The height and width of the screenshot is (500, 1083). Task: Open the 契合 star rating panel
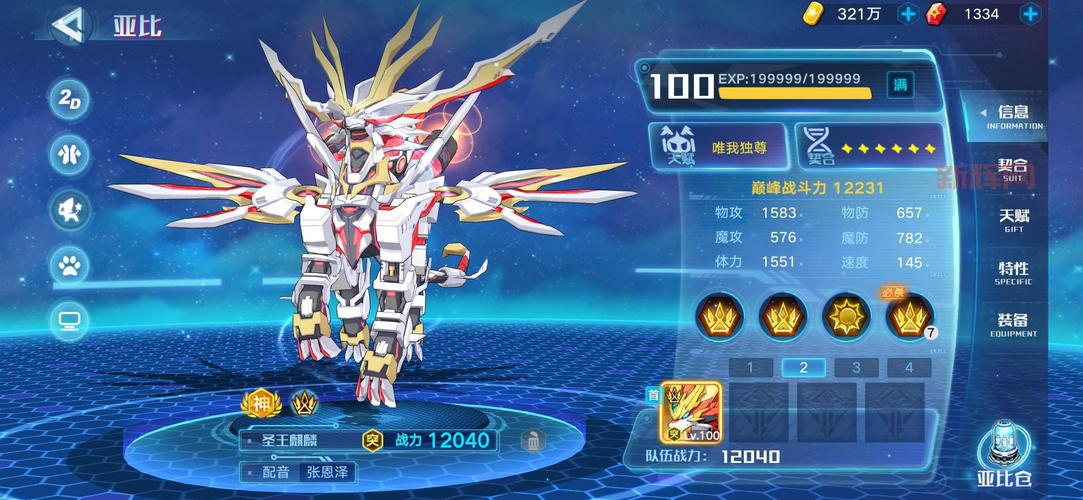point(870,148)
